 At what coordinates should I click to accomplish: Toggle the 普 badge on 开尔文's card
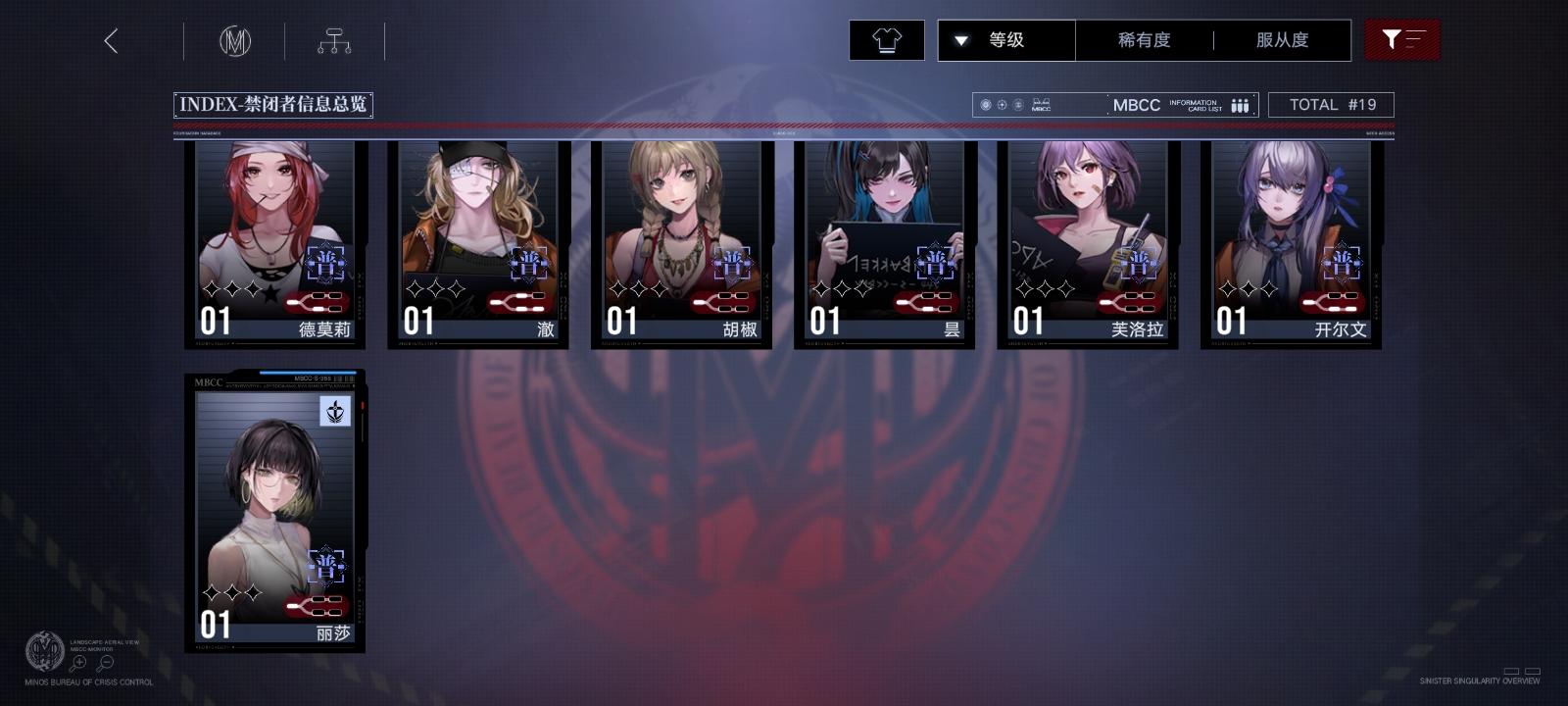point(1344,263)
